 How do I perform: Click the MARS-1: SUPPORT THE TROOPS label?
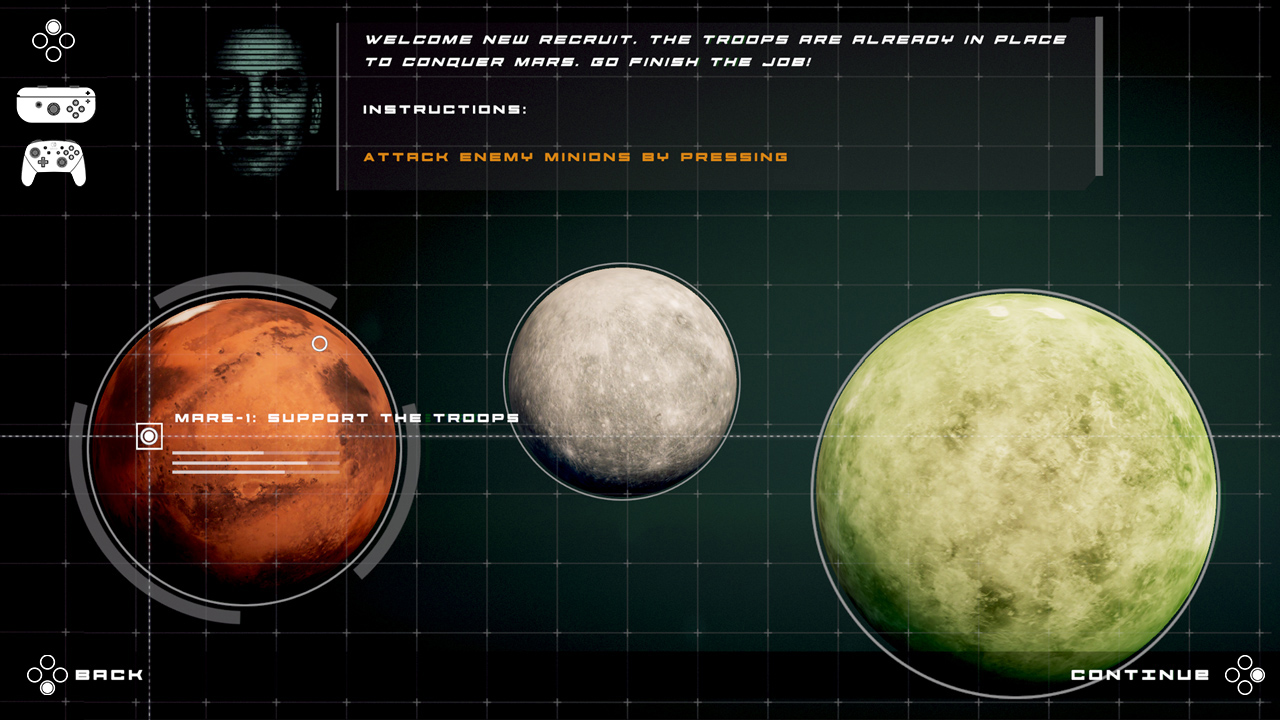click(345, 417)
